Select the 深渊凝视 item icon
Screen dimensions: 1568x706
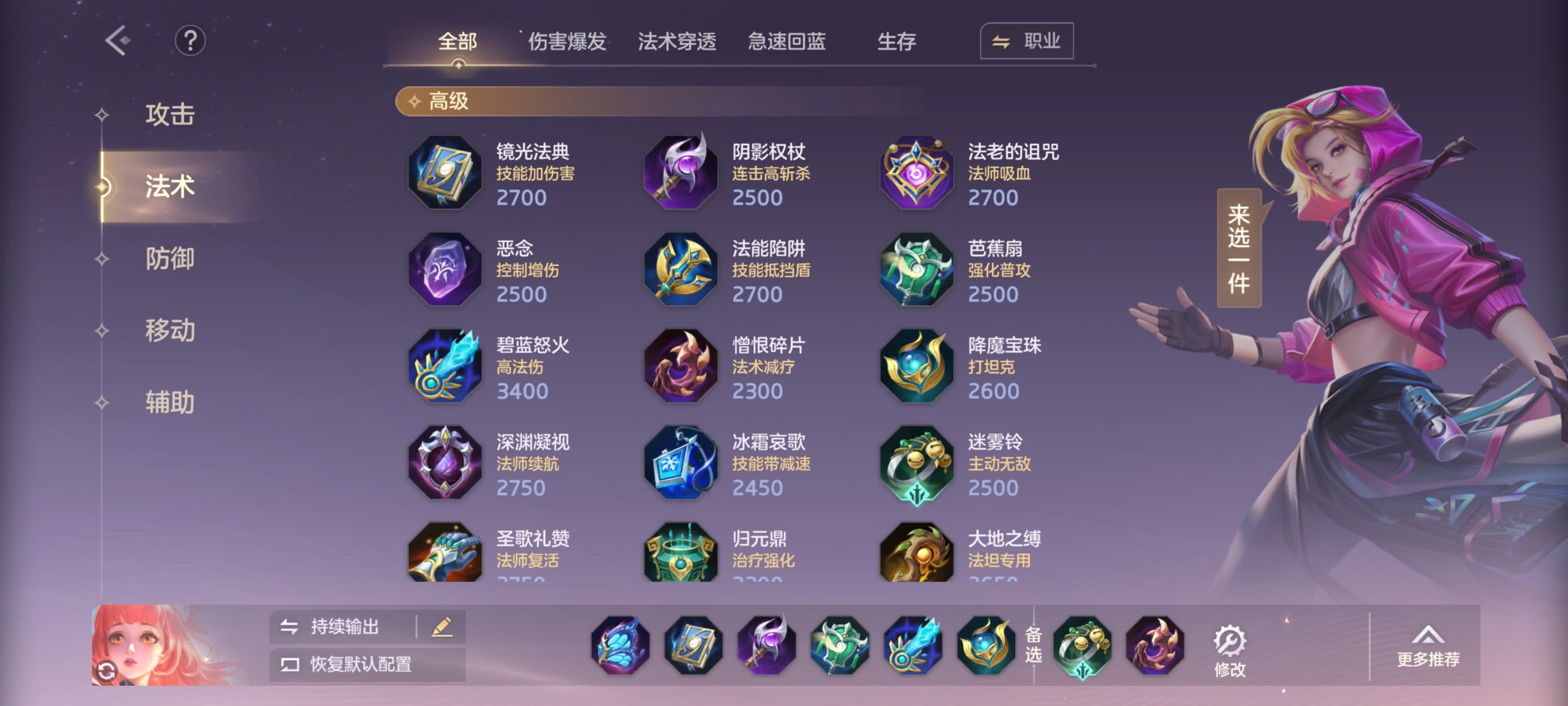(445, 463)
